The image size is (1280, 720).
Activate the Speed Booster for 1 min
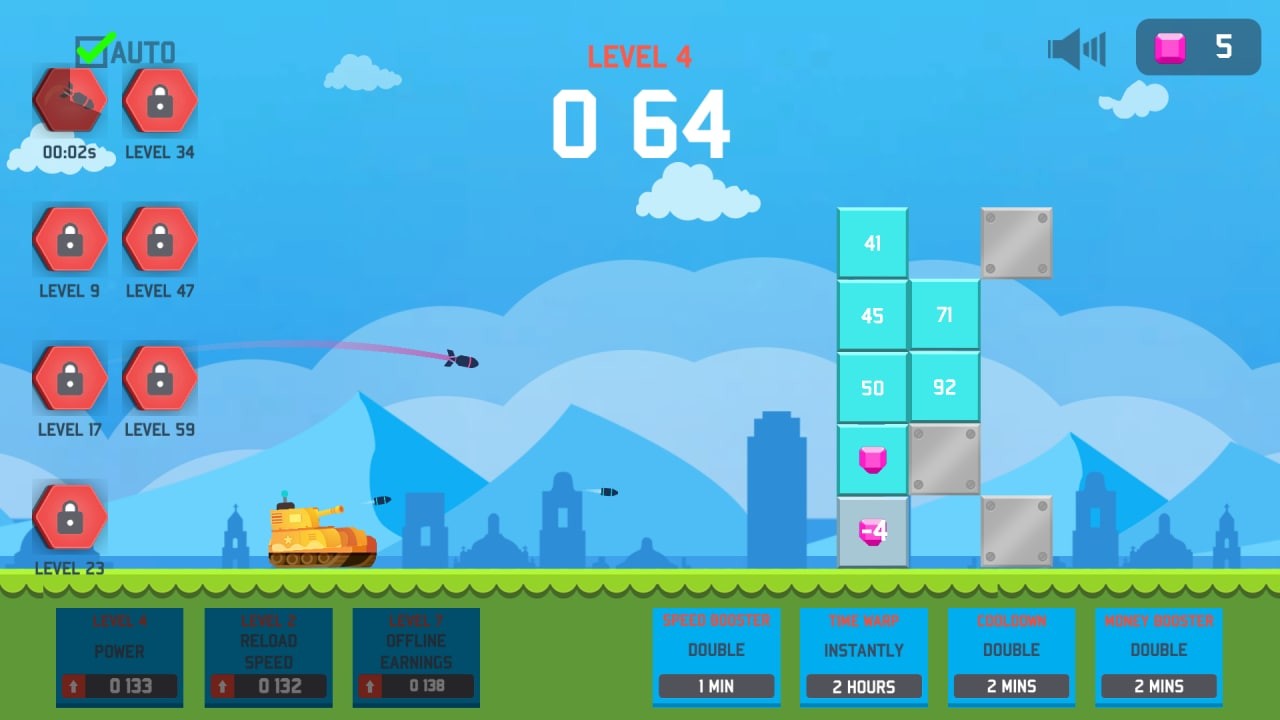tap(716, 657)
